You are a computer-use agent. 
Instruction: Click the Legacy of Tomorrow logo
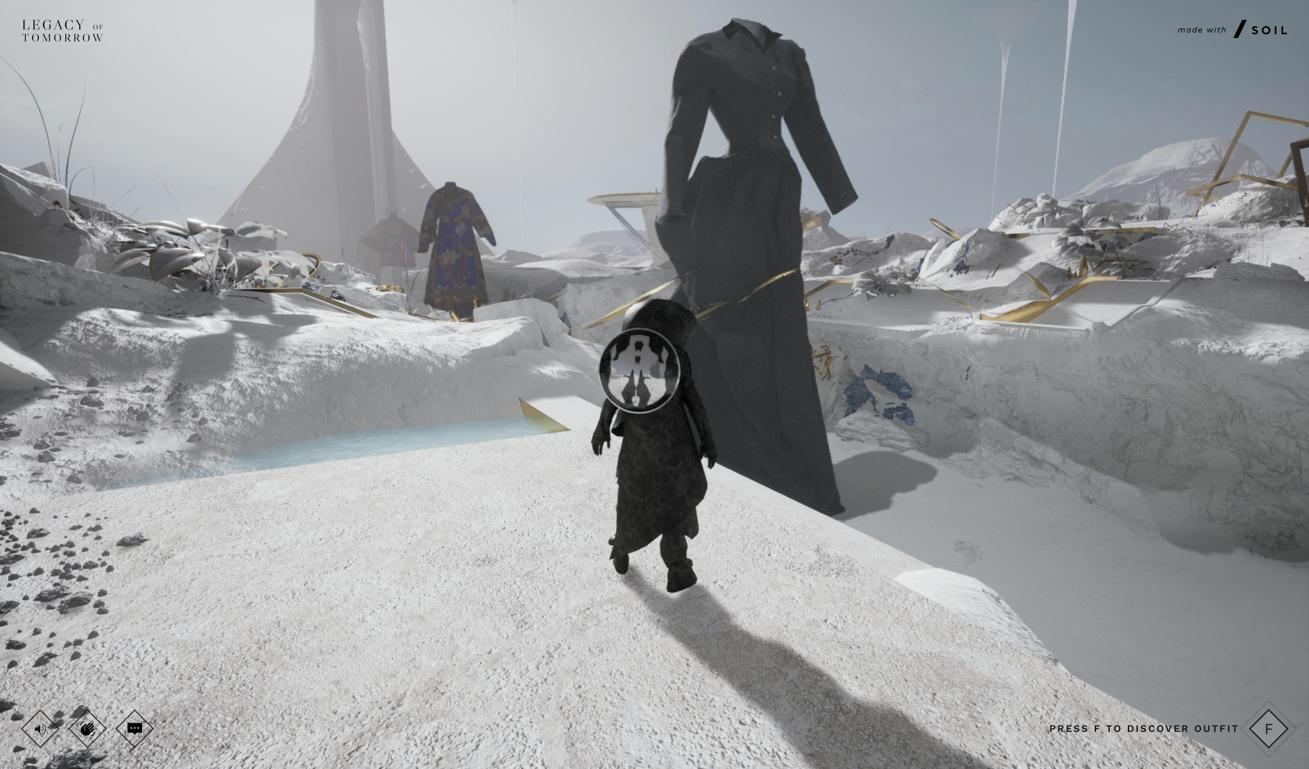pyautogui.click(x=62, y=31)
